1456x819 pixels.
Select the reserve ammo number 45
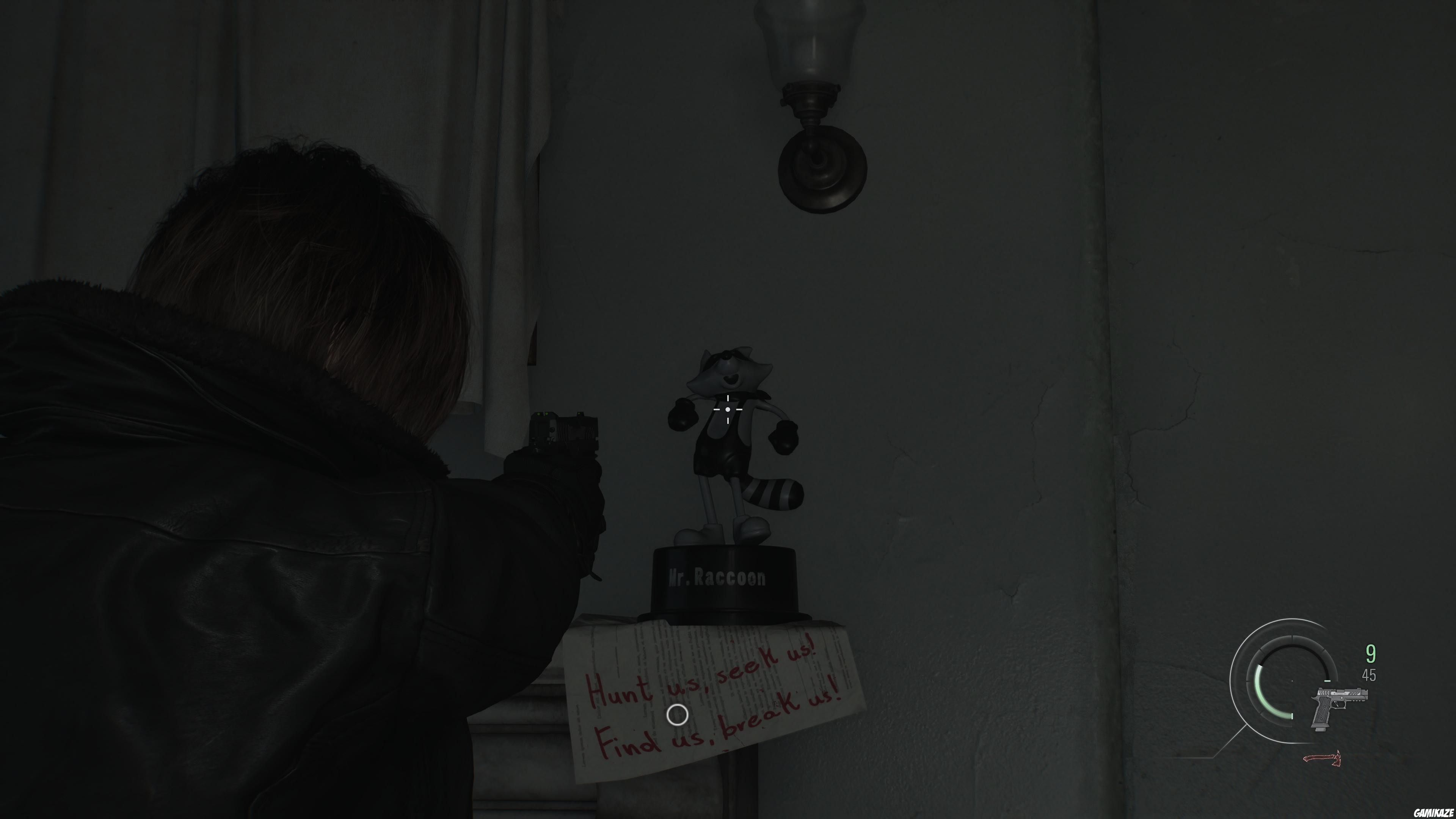pyautogui.click(x=1369, y=675)
